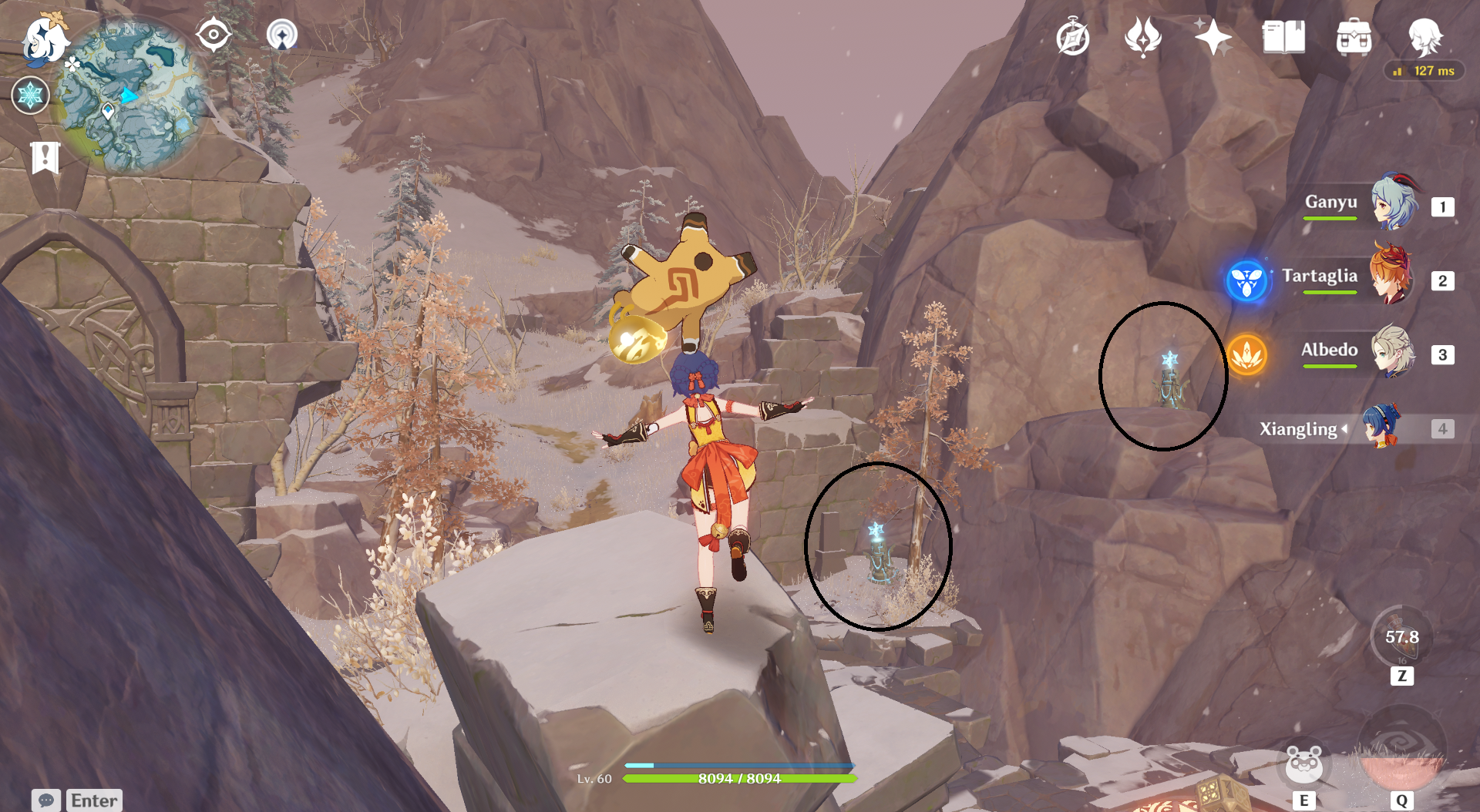Open the co-op signal icon

coord(282,35)
